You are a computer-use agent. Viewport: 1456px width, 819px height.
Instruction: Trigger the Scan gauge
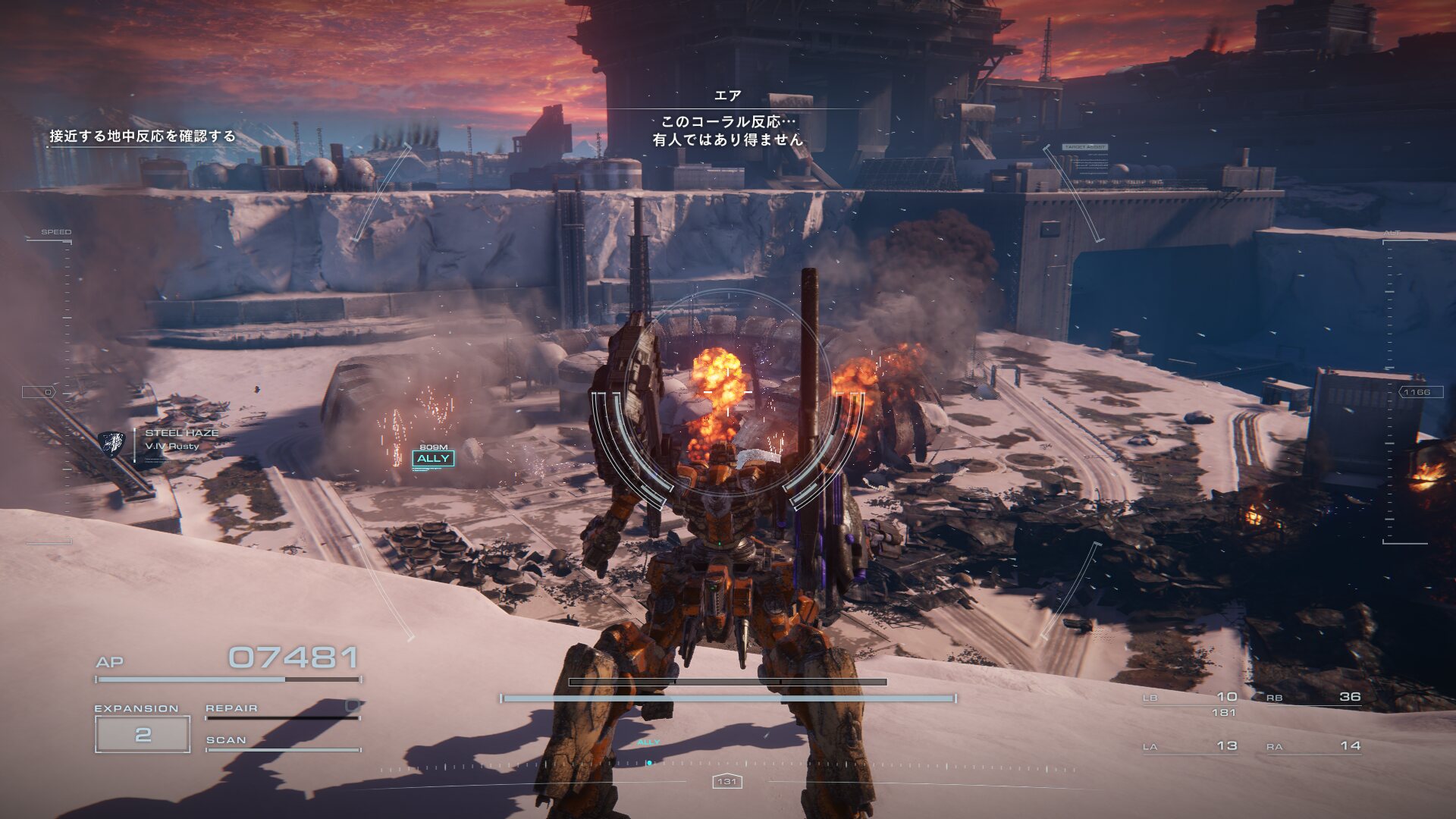[282, 742]
